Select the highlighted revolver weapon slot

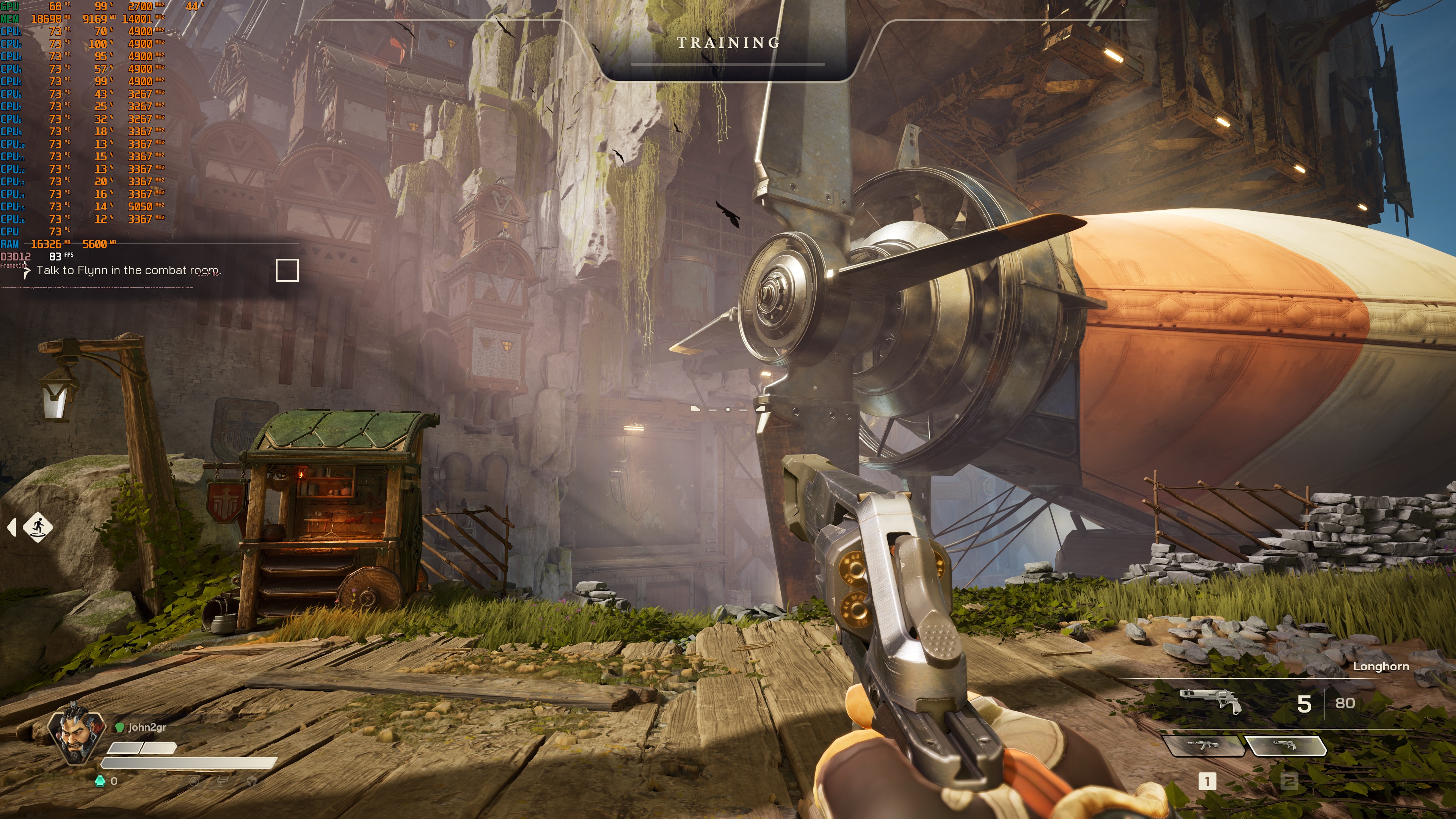point(1285,745)
